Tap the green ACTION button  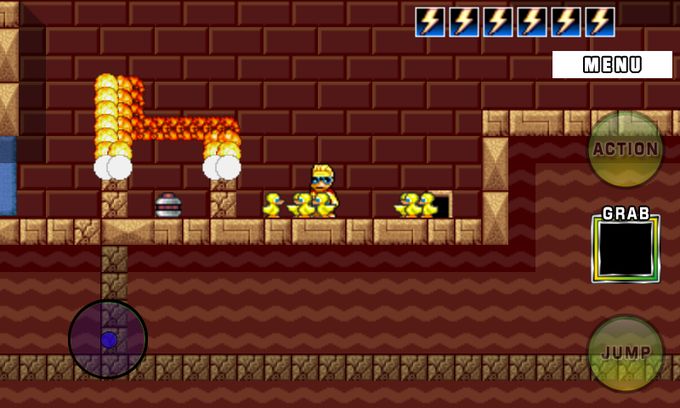point(625,149)
